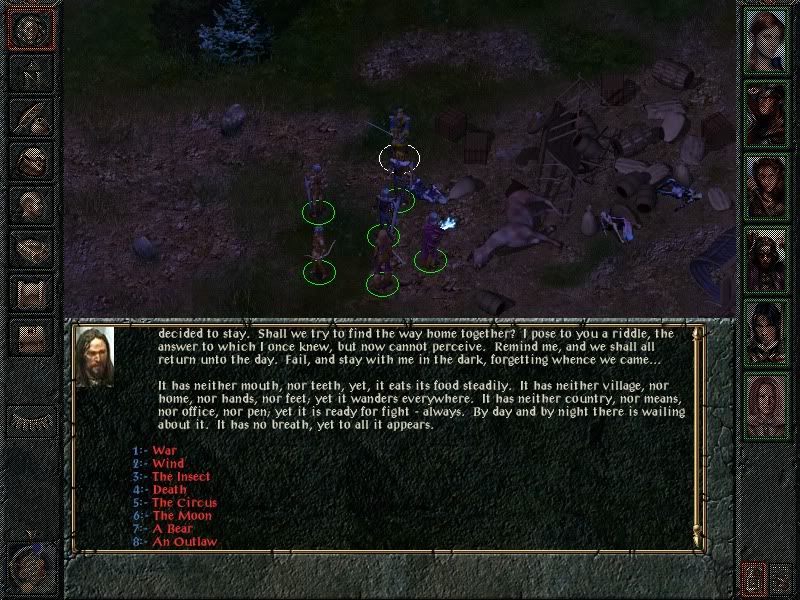Click the red-highlighted return-to-game button

tap(30, 29)
